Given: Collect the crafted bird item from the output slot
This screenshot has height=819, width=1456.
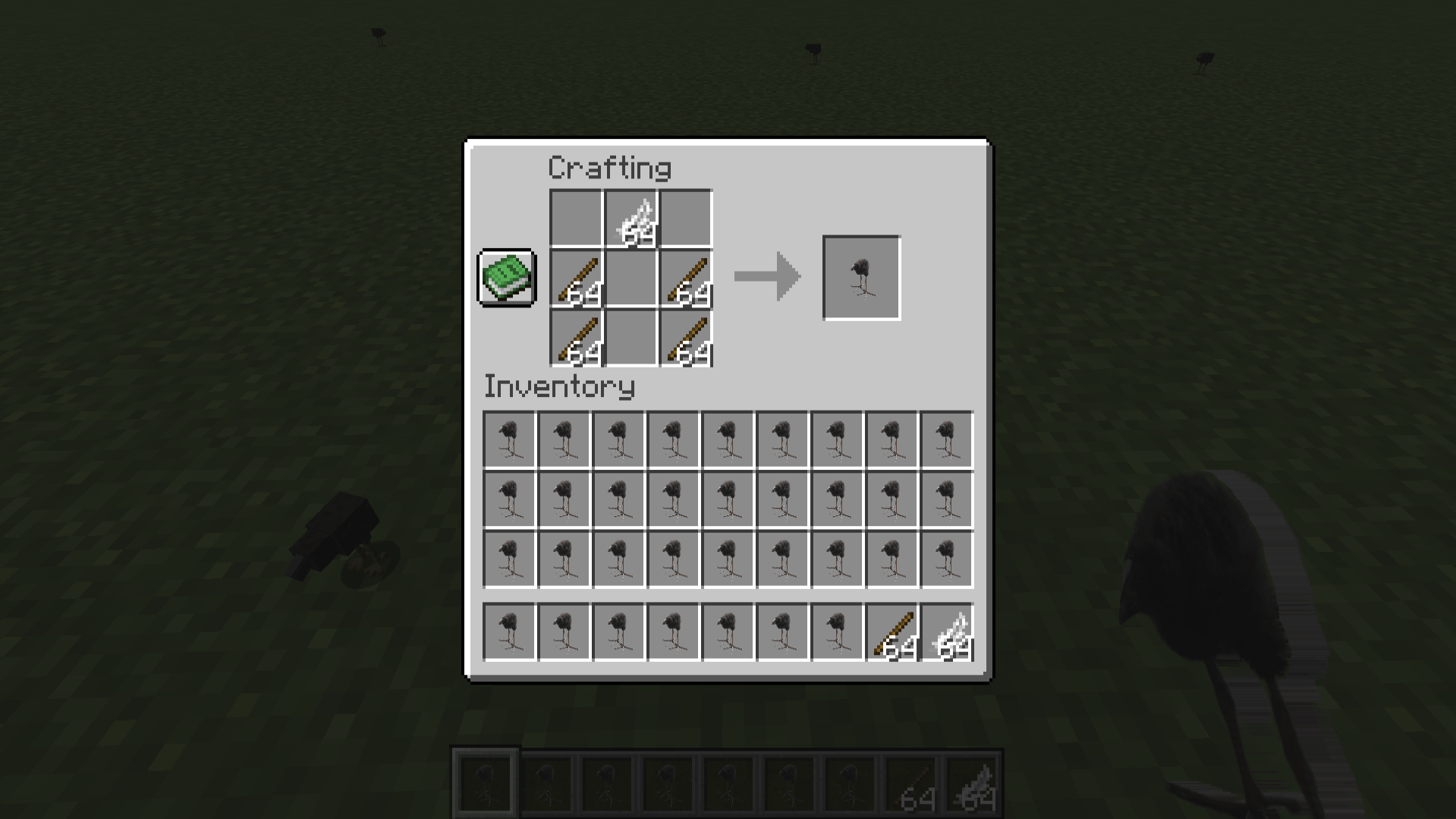Looking at the screenshot, I should coord(861,278).
